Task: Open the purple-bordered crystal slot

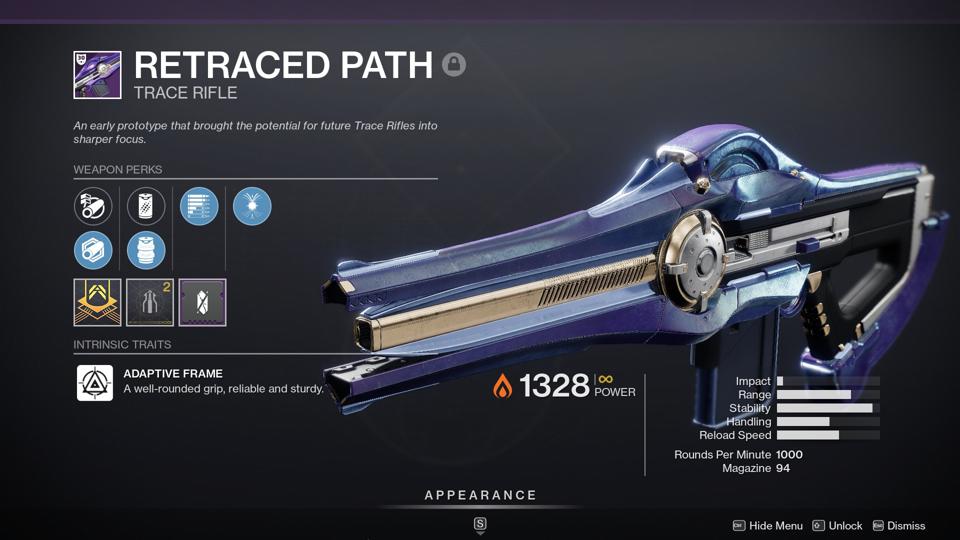Action: [x=202, y=302]
